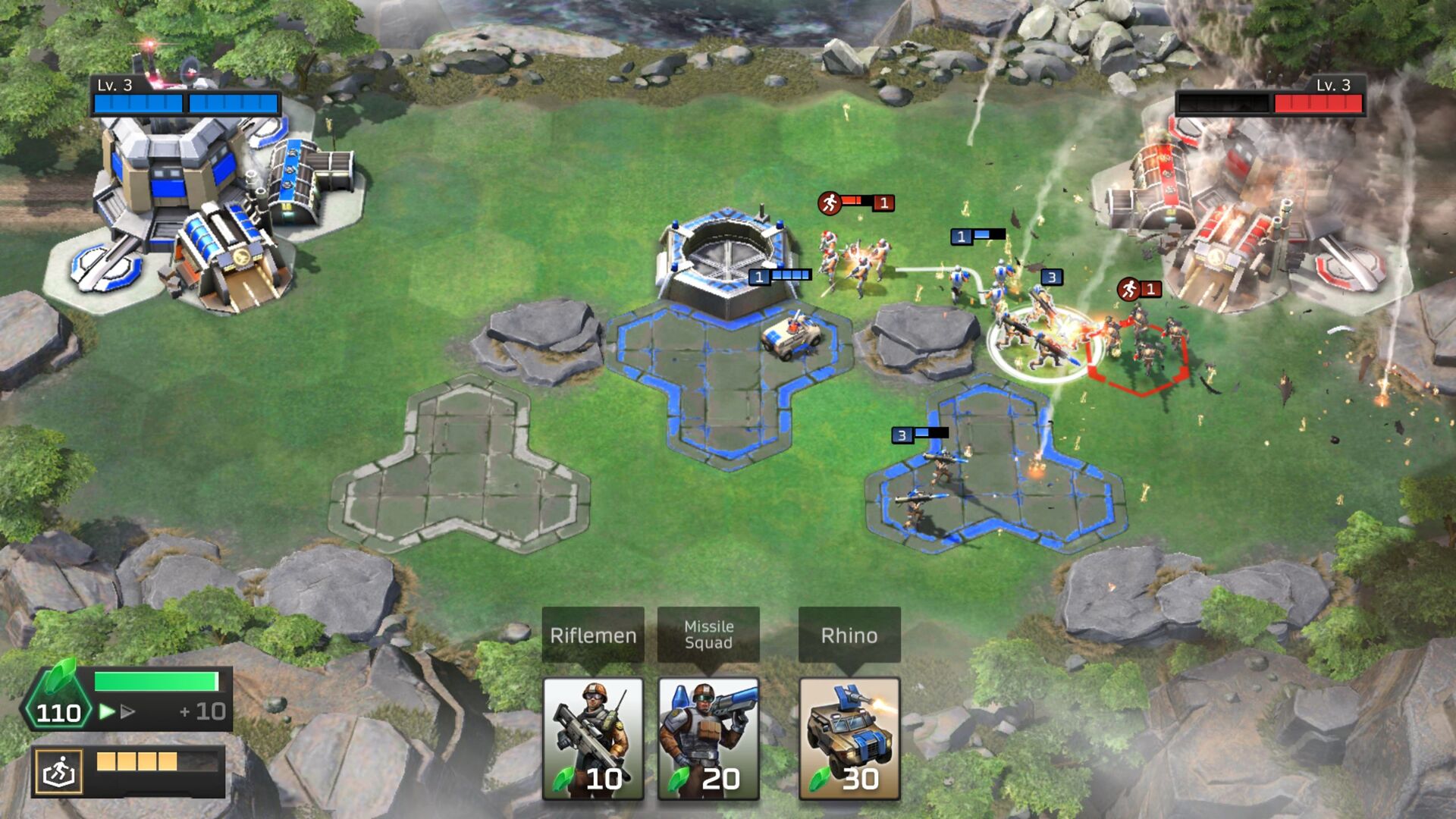Click the Rhino name label

point(849,637)
